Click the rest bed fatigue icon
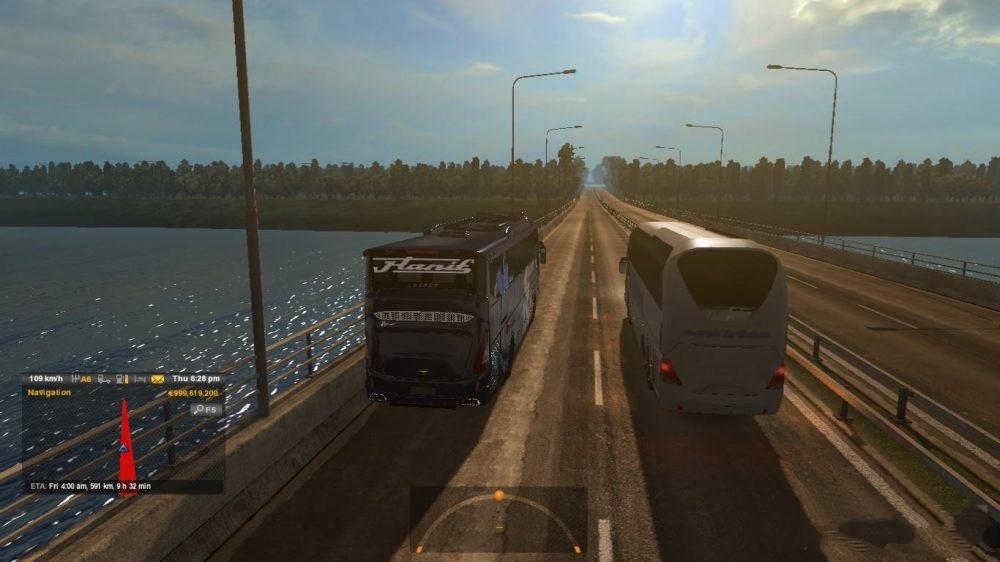The width and height of the screenshot is (1000, 562). point(139,379)
